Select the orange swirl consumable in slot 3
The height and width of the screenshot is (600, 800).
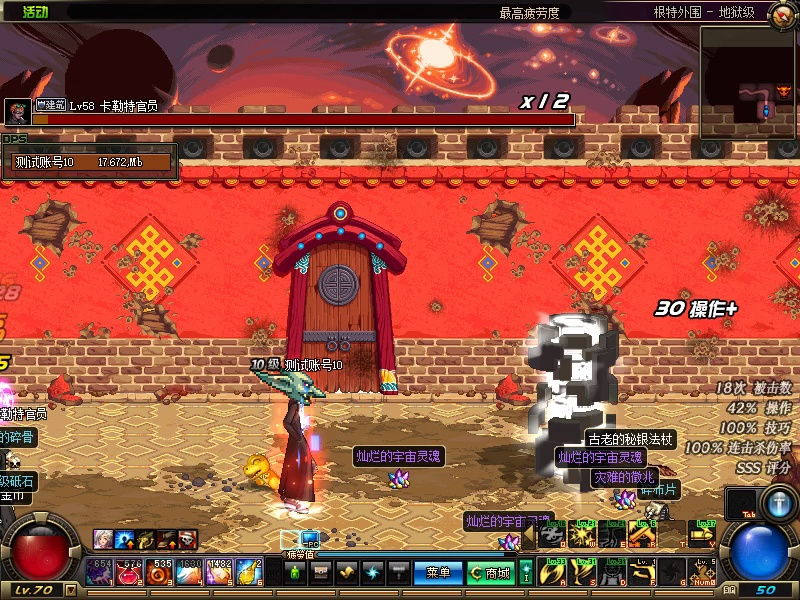[x=160, y=572]
